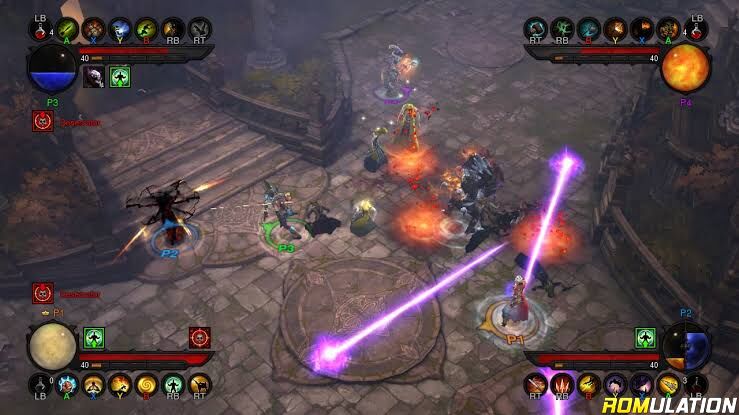Inspect P3's green cross buff icon
The width and height of the screenshot is (739, 415).
(120, 77)
